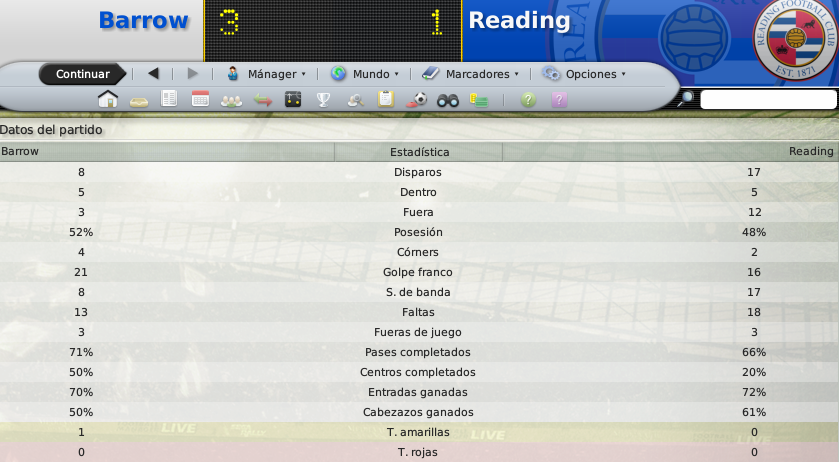Open the transfers arrows icon
The height and width of the screenshot is (462, 839).
click(x=262, y=99)
